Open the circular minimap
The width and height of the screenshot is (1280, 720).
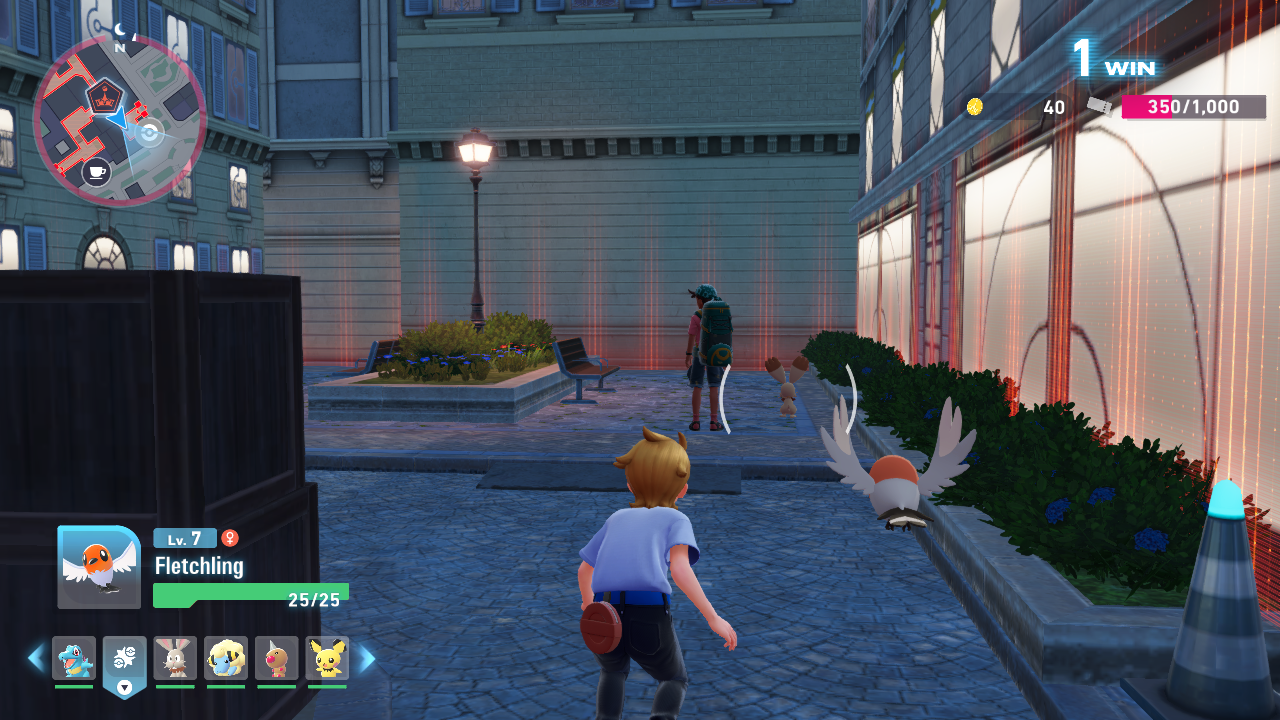tap(120, 120)
